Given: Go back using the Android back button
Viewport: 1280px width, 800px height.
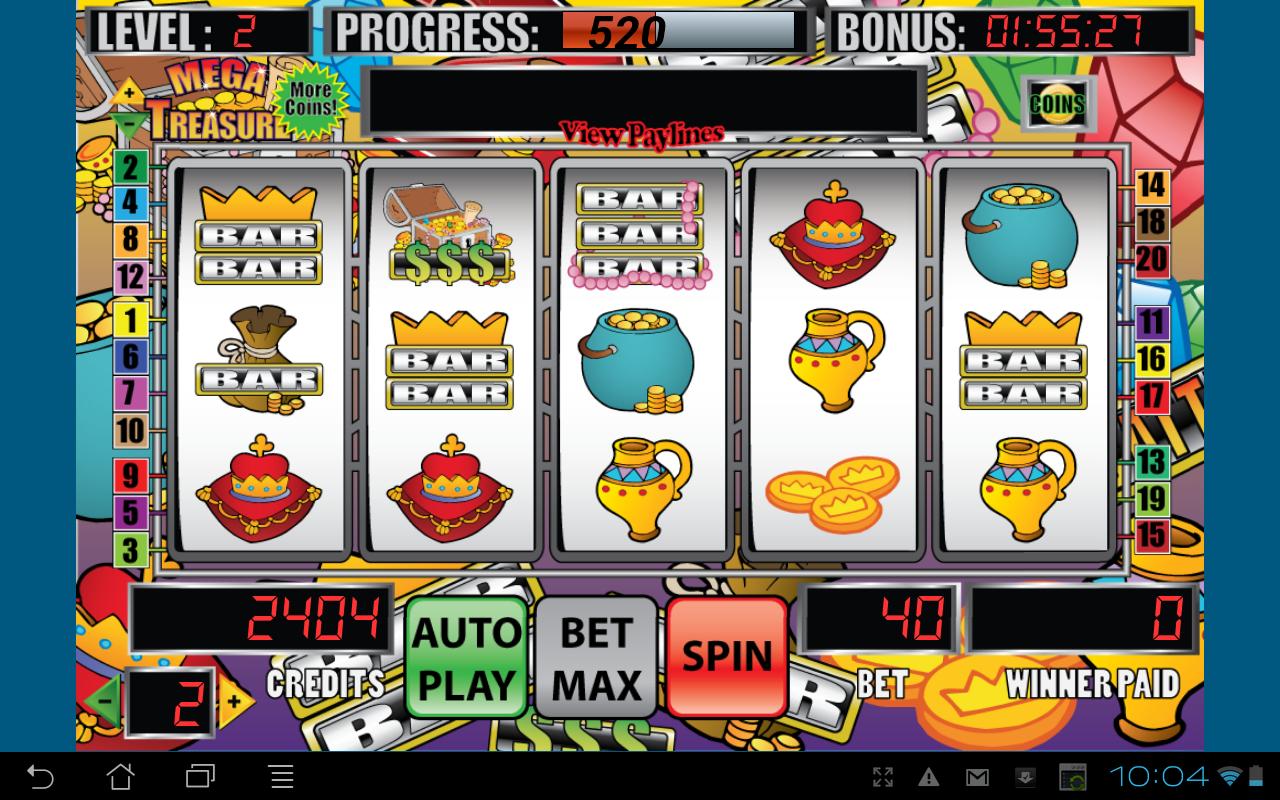Looking at the screenshot, I should pos(40,776).
